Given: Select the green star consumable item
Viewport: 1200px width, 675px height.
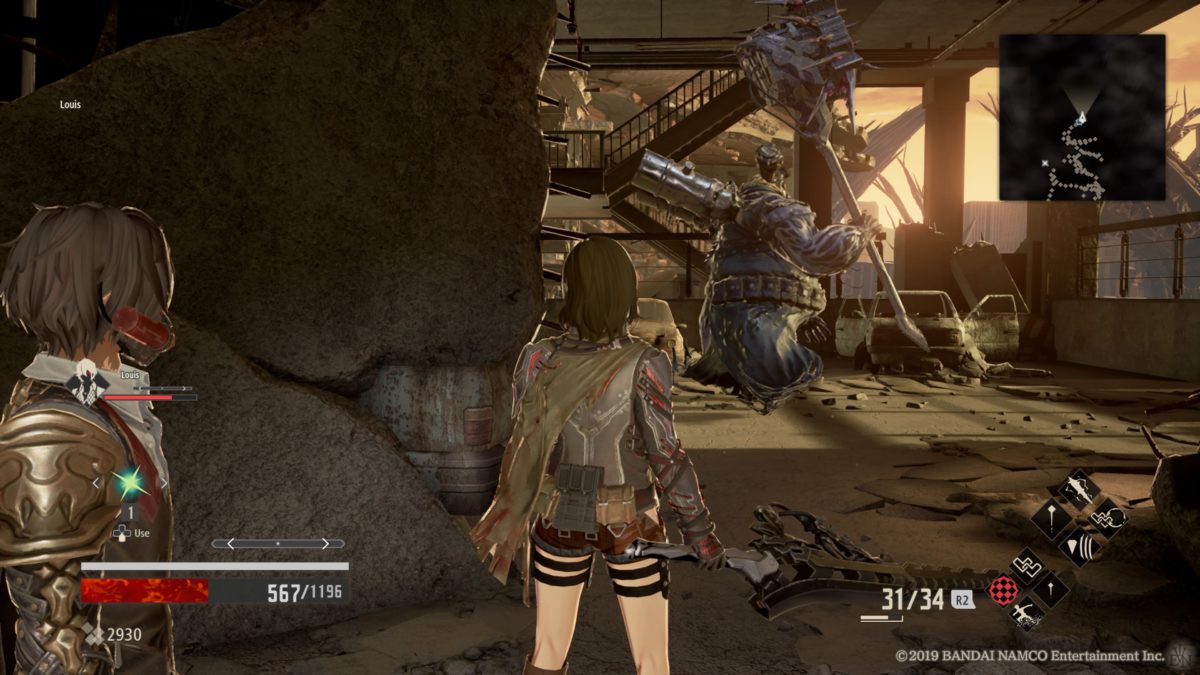Looking at the screenshot, I should pyautogui.click(x=129, y=483).
